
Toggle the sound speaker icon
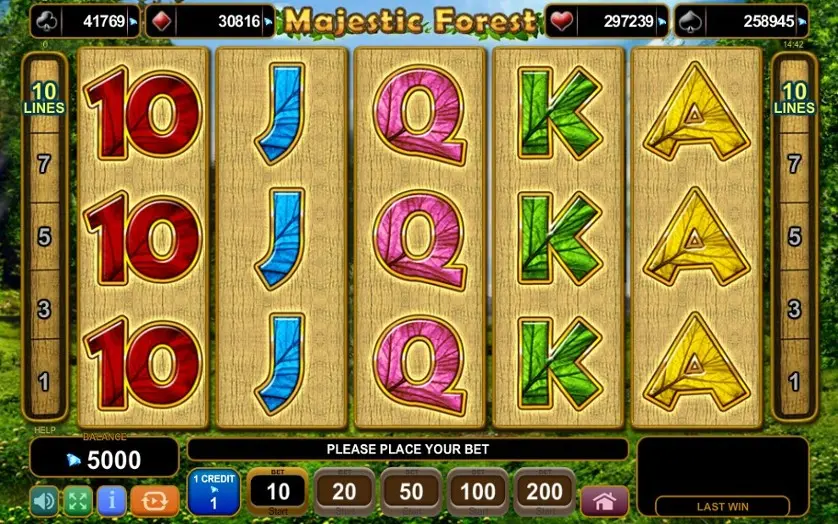point(44,500)
